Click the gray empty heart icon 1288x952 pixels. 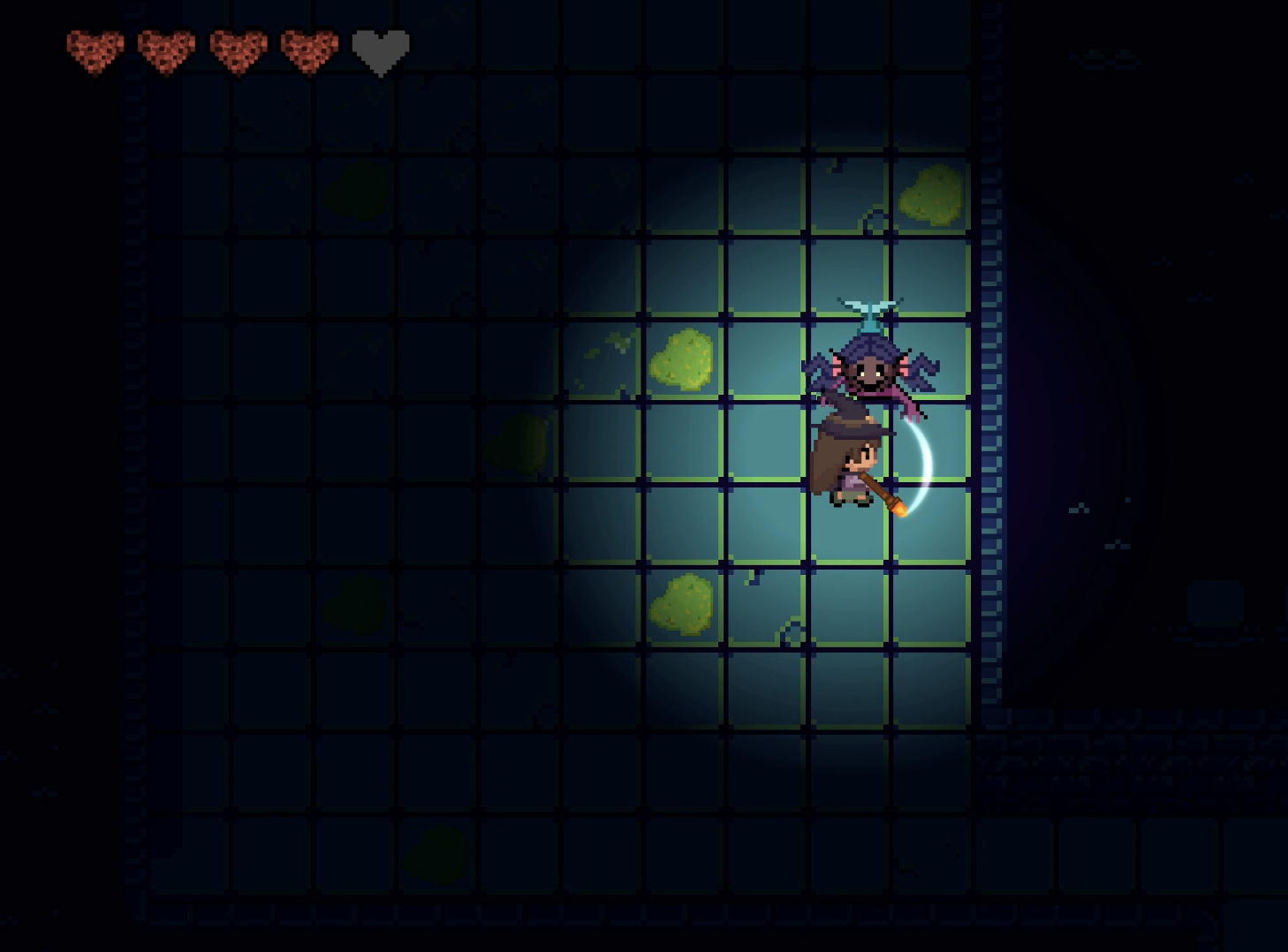(x=380, y=49)
